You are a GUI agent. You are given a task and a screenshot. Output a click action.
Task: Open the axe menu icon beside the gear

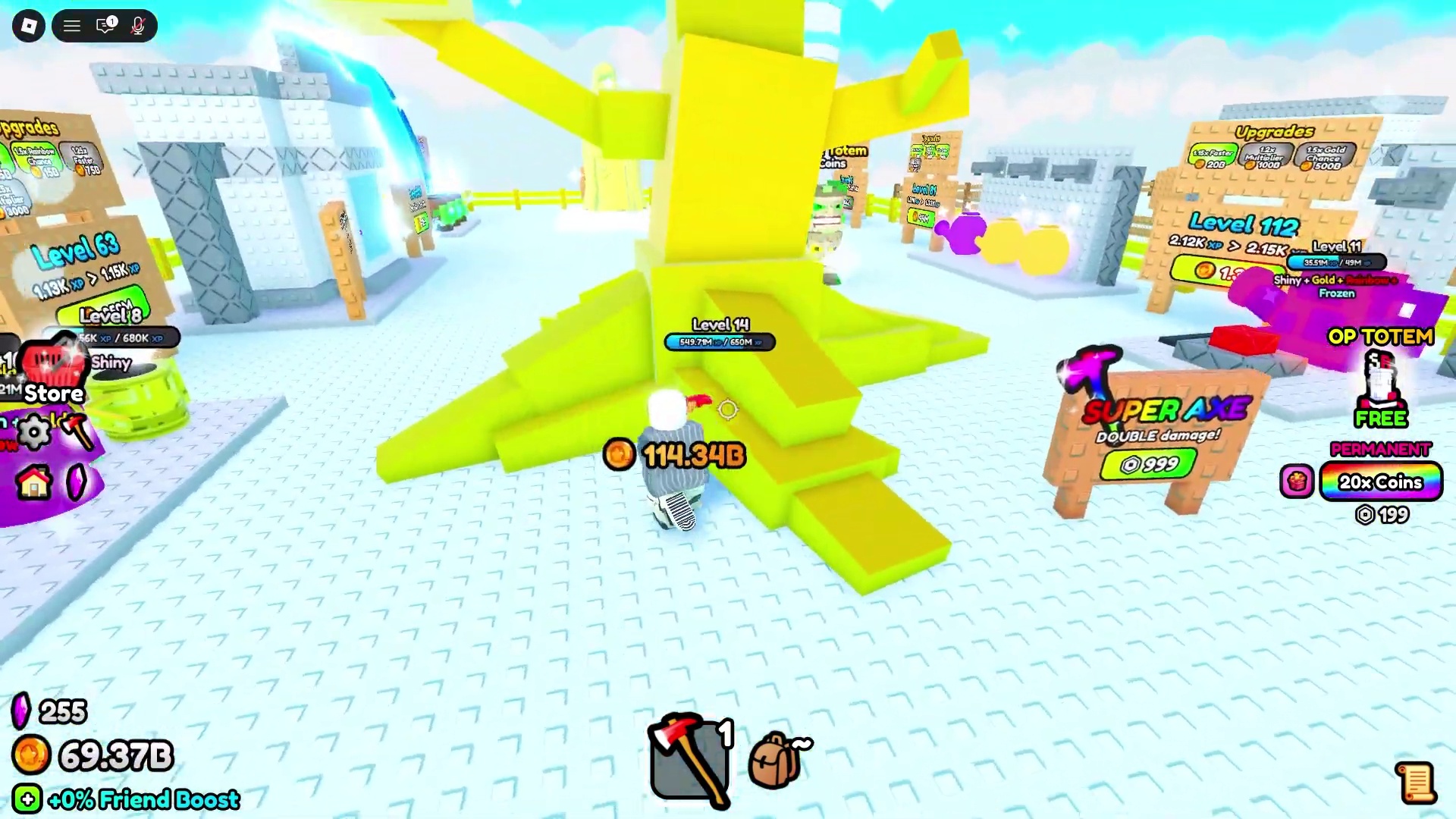coord(77,432)
